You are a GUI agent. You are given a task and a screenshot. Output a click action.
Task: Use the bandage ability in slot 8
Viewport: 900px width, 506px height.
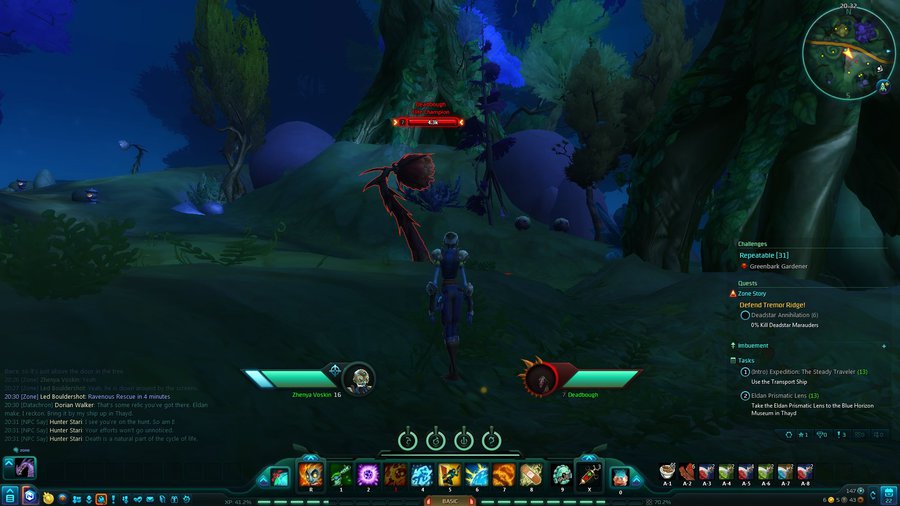coord(531,475)
